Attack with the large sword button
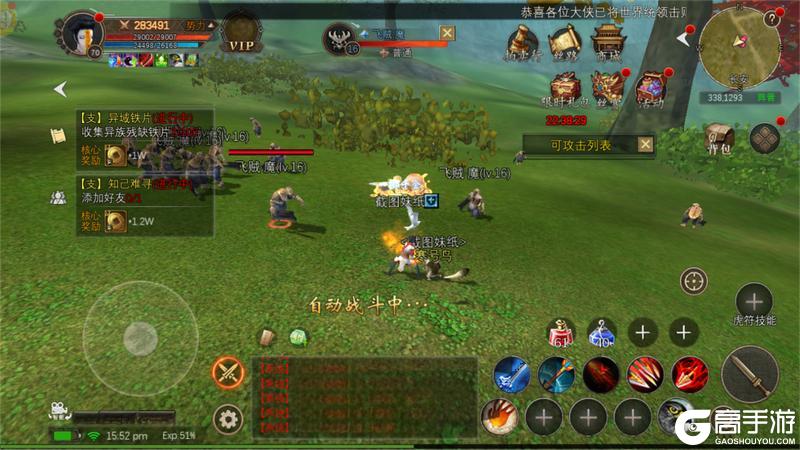This screenshot has height=450, width=800. 747,374
